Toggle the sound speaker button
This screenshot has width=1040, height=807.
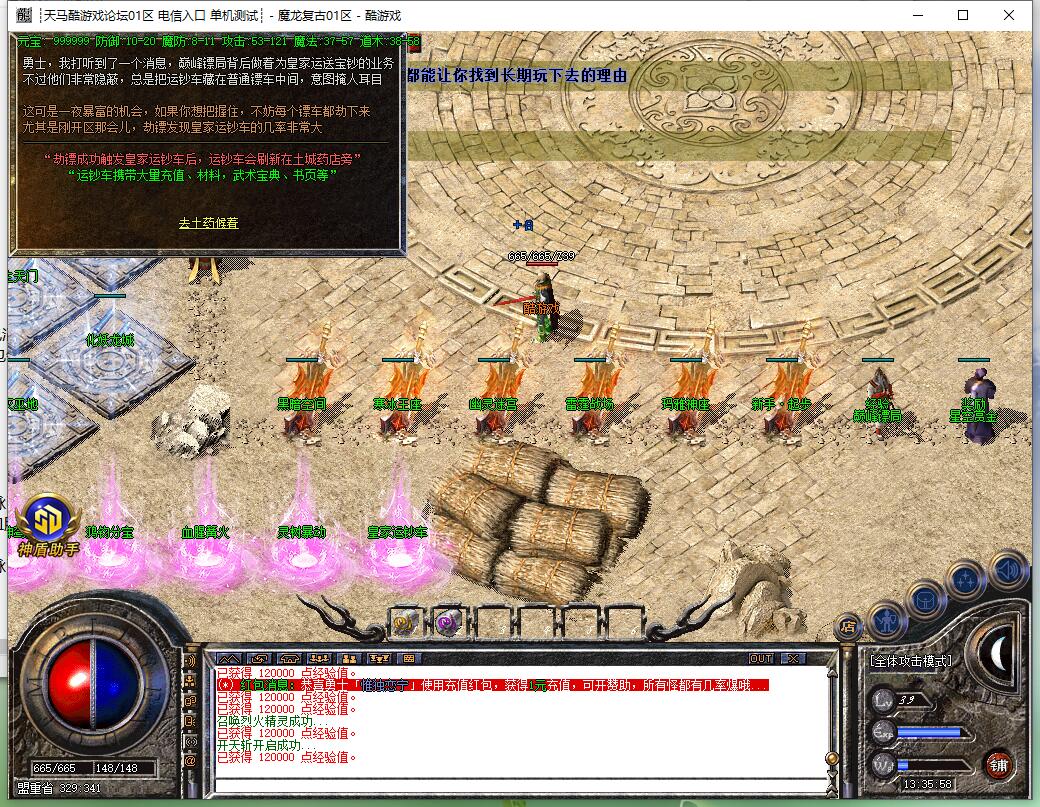(x=1006, y=570)
